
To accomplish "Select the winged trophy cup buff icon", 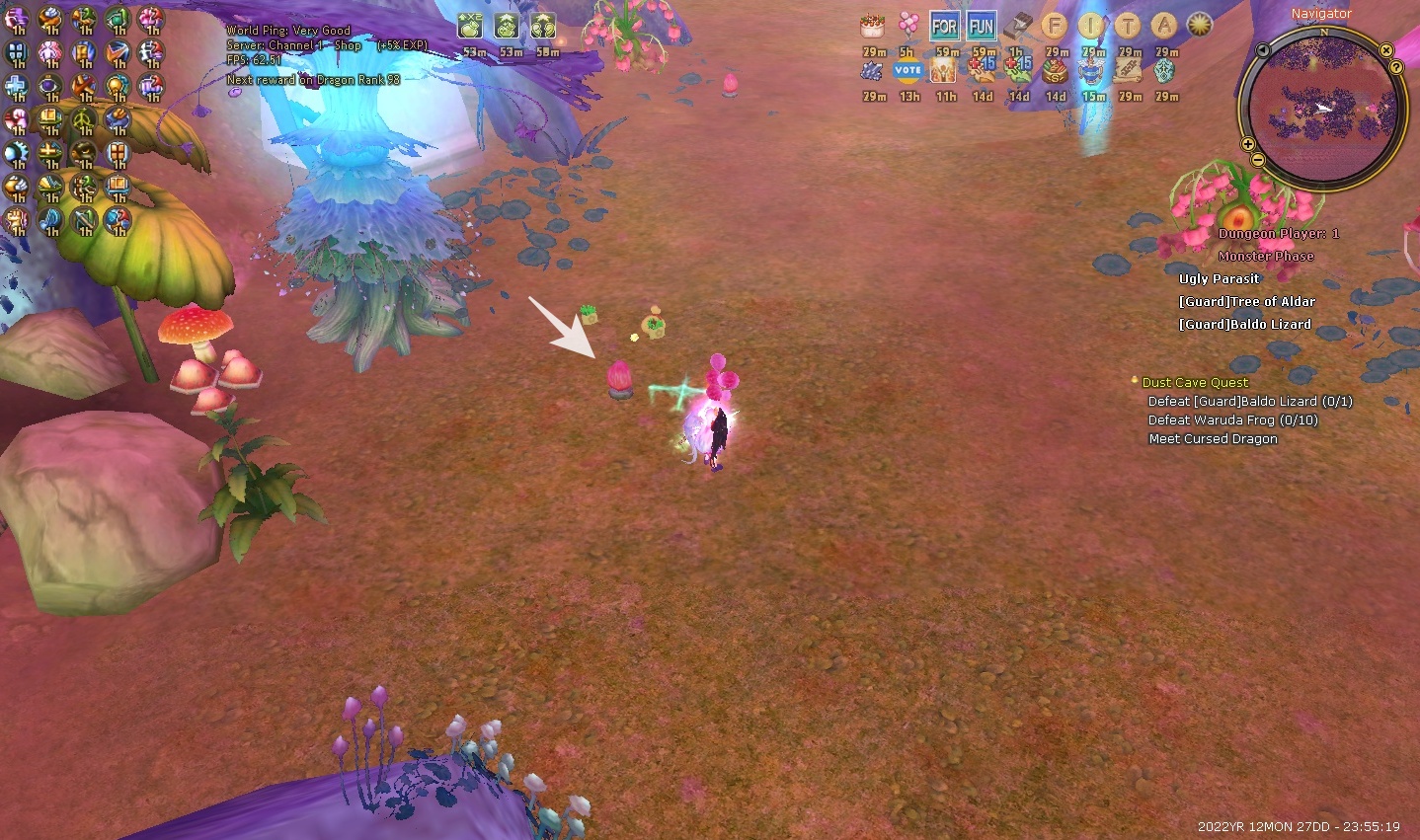I will pyautogui.click(x=1092, y=70).
